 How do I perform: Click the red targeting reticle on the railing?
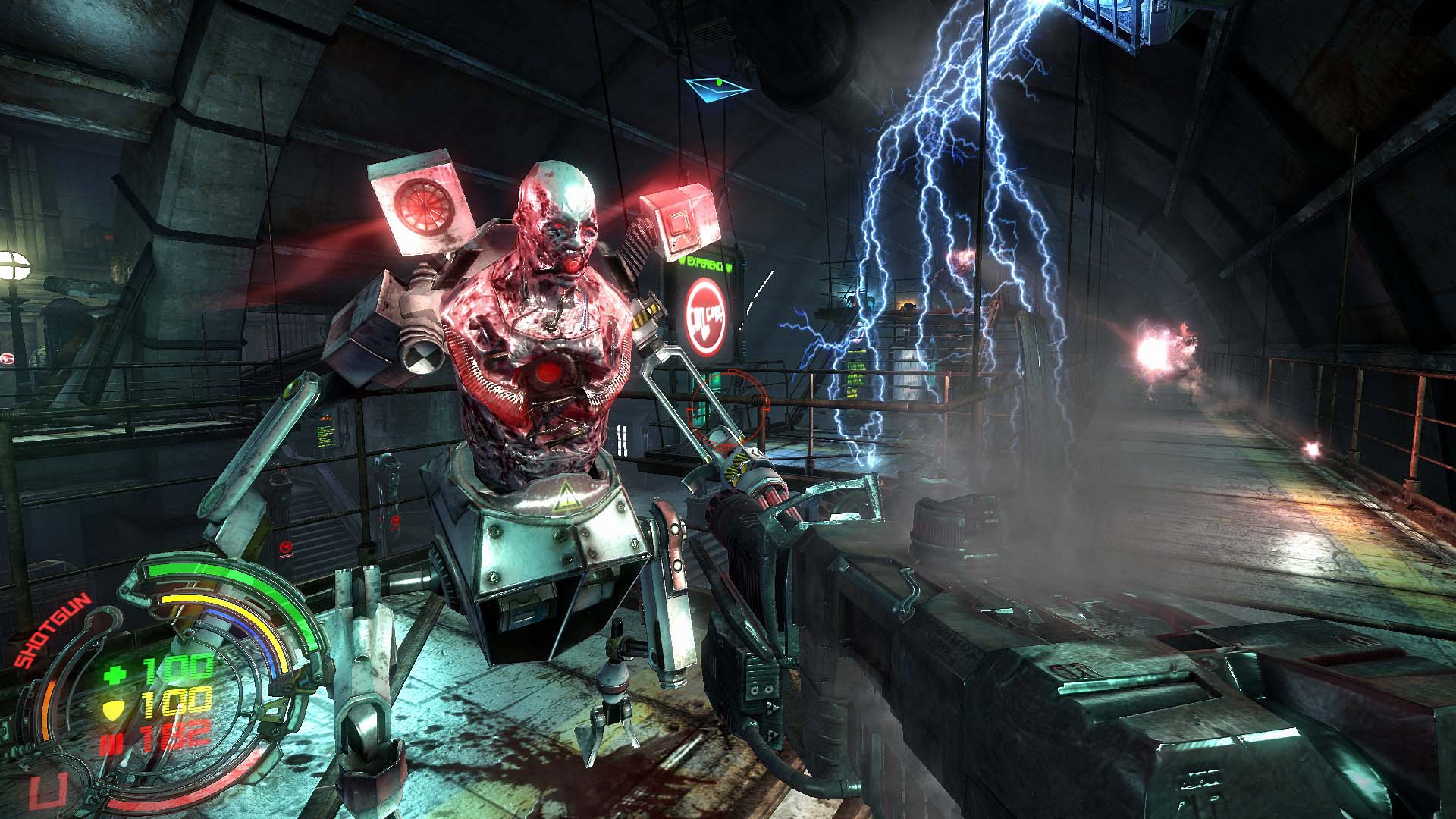(728, 407)
